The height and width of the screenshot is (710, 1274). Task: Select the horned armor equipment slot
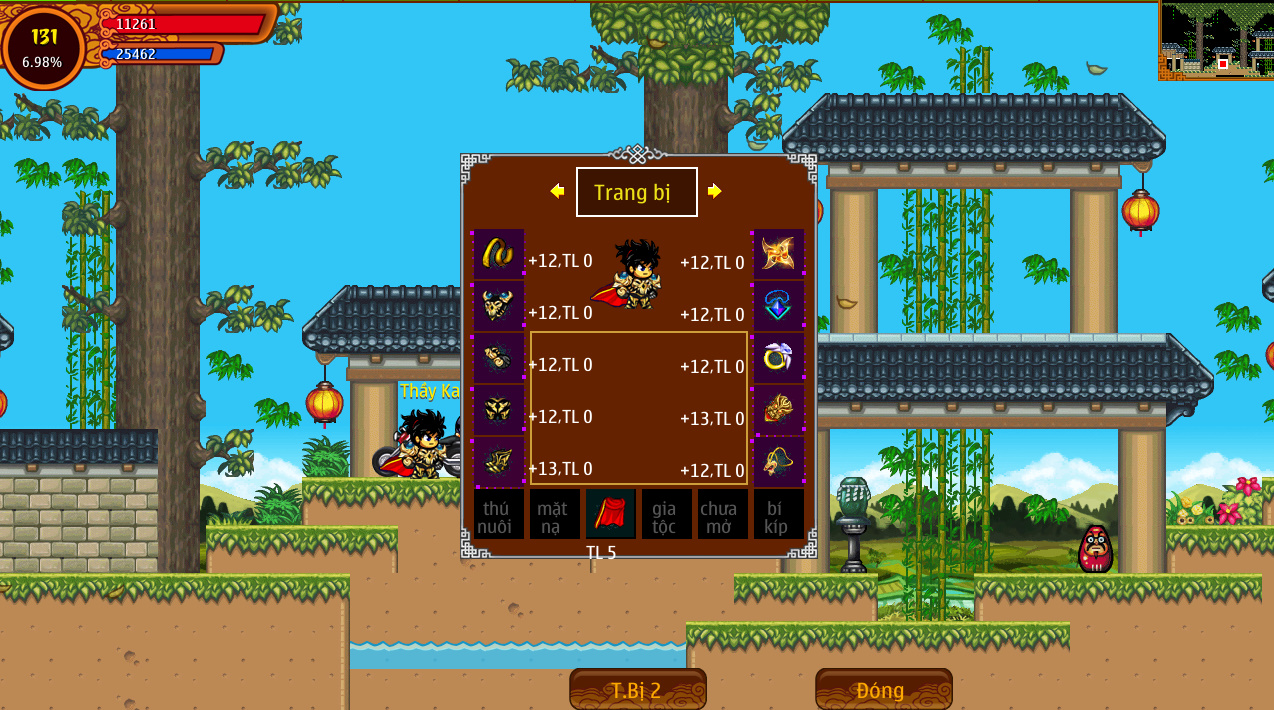coord(498,306)
